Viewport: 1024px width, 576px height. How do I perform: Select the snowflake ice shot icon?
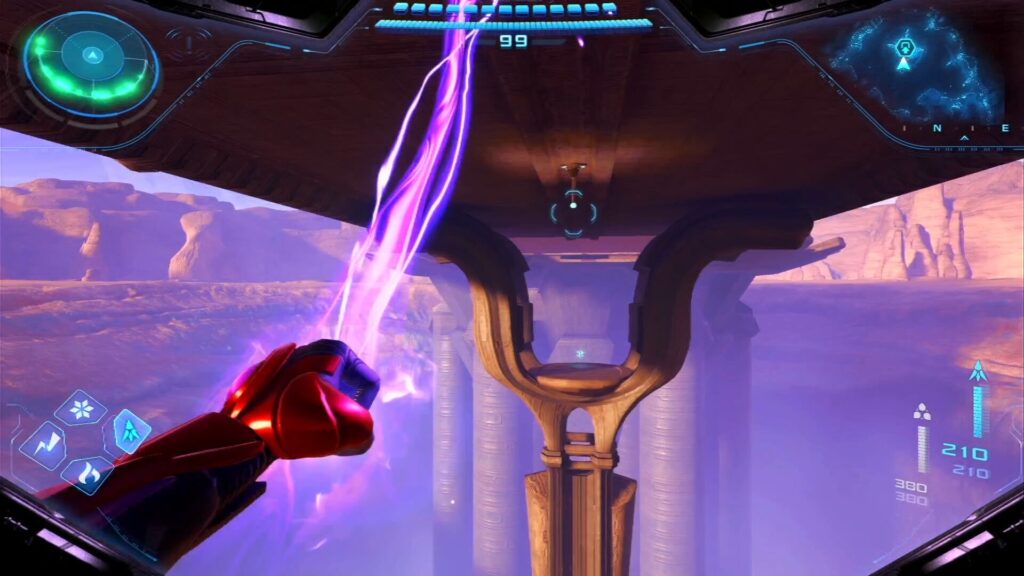tap(80, 407)
